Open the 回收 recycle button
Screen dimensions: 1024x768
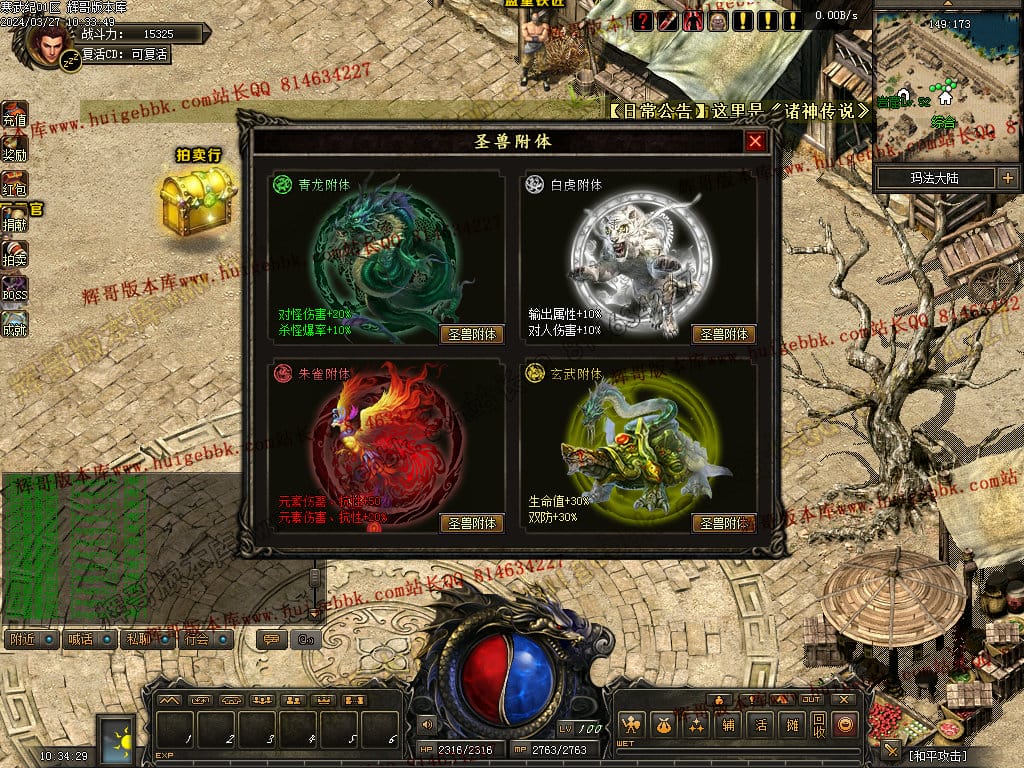click(819, 724)
